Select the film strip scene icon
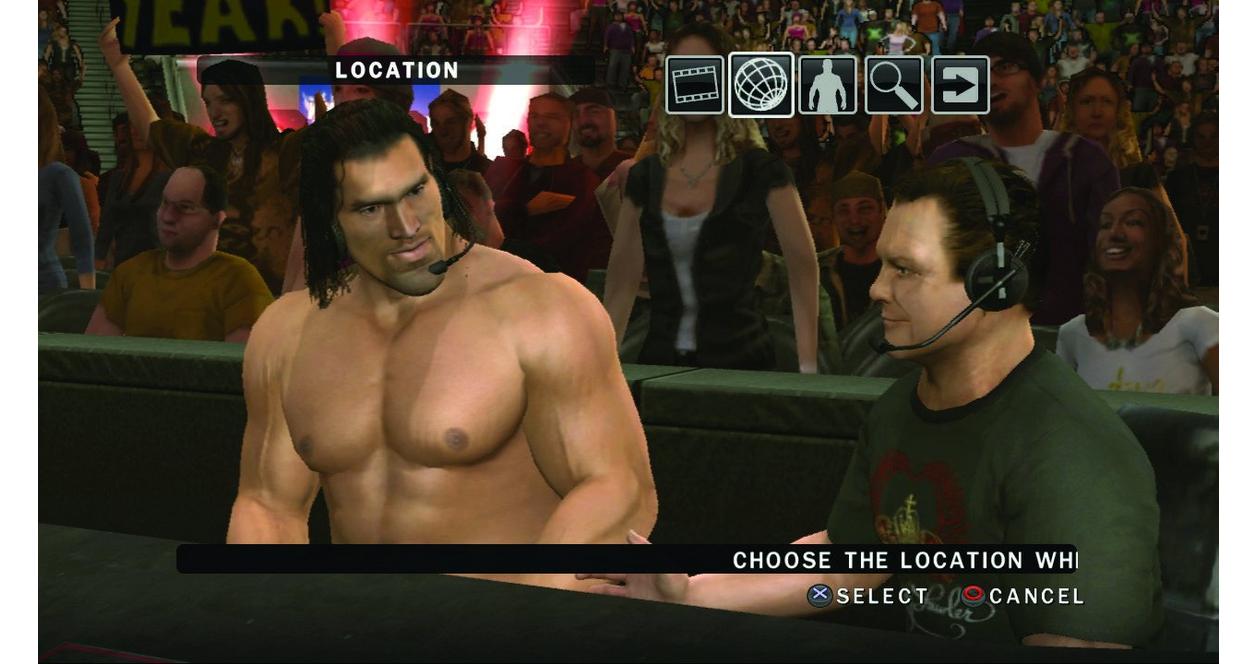This screenshot has width=1256, height=664. 695,85
